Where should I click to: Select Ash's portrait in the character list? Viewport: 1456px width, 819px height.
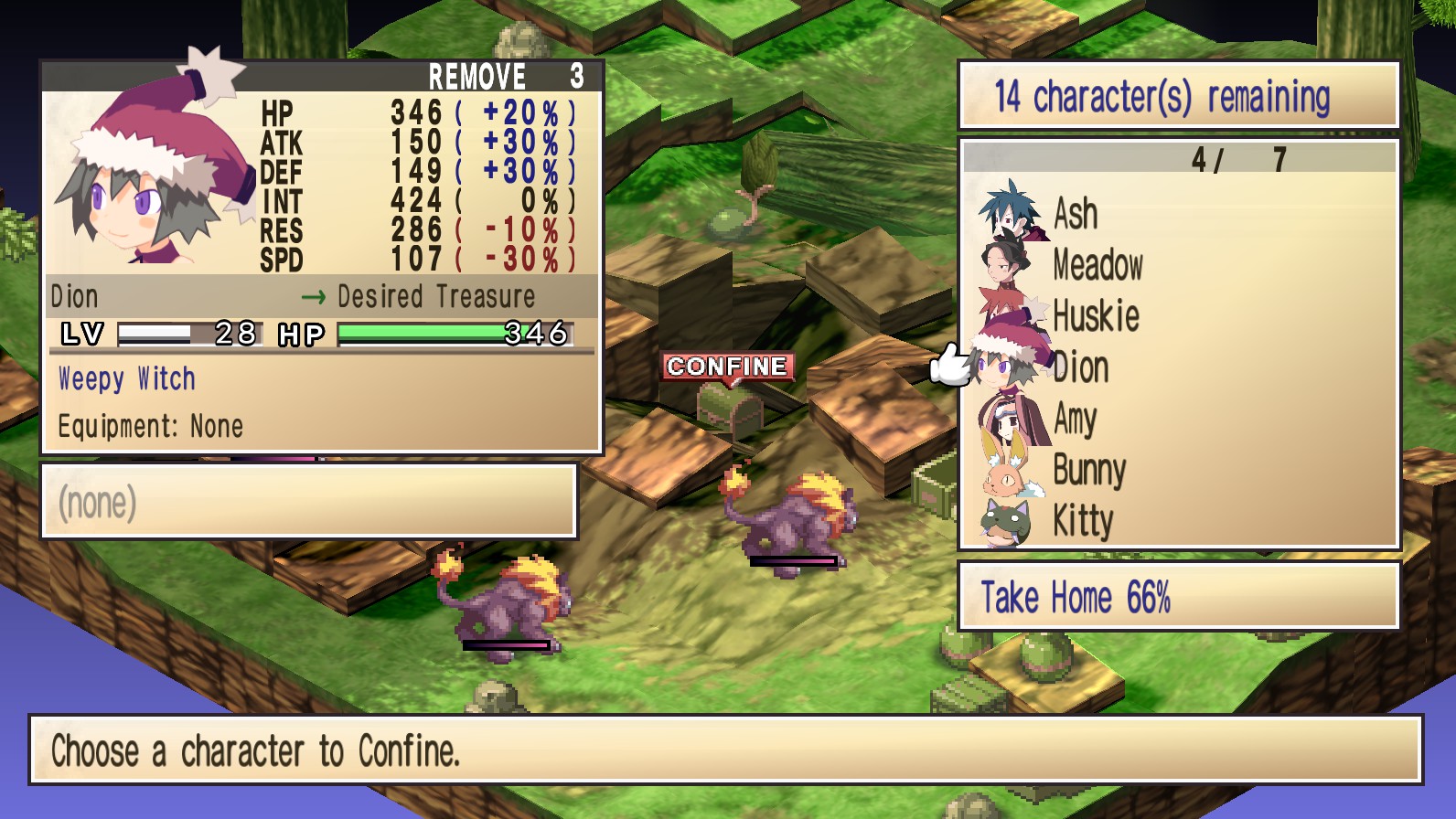(1010, 215)
